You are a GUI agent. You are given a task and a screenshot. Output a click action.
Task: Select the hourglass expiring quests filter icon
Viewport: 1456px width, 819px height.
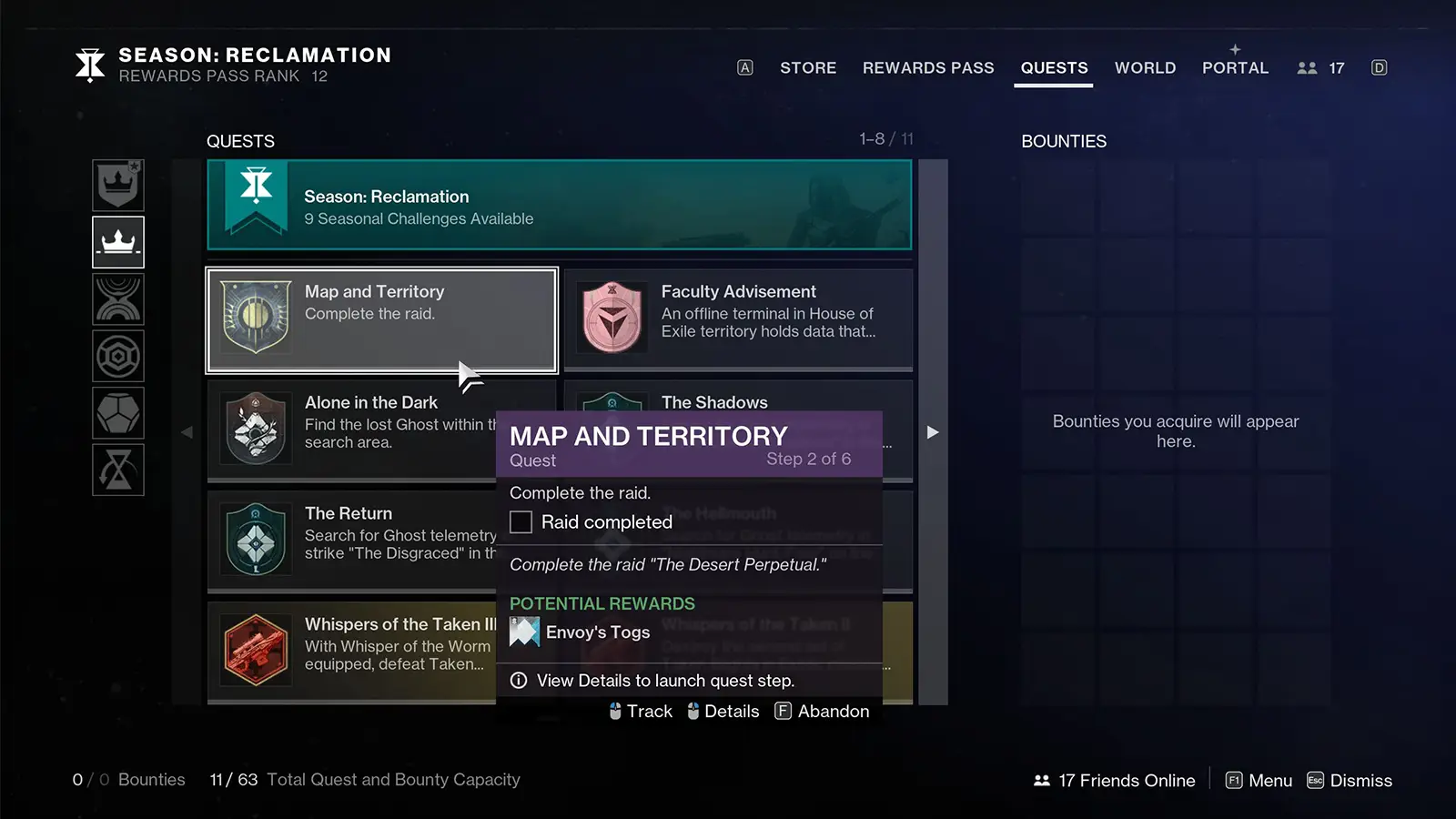[118, 470]
